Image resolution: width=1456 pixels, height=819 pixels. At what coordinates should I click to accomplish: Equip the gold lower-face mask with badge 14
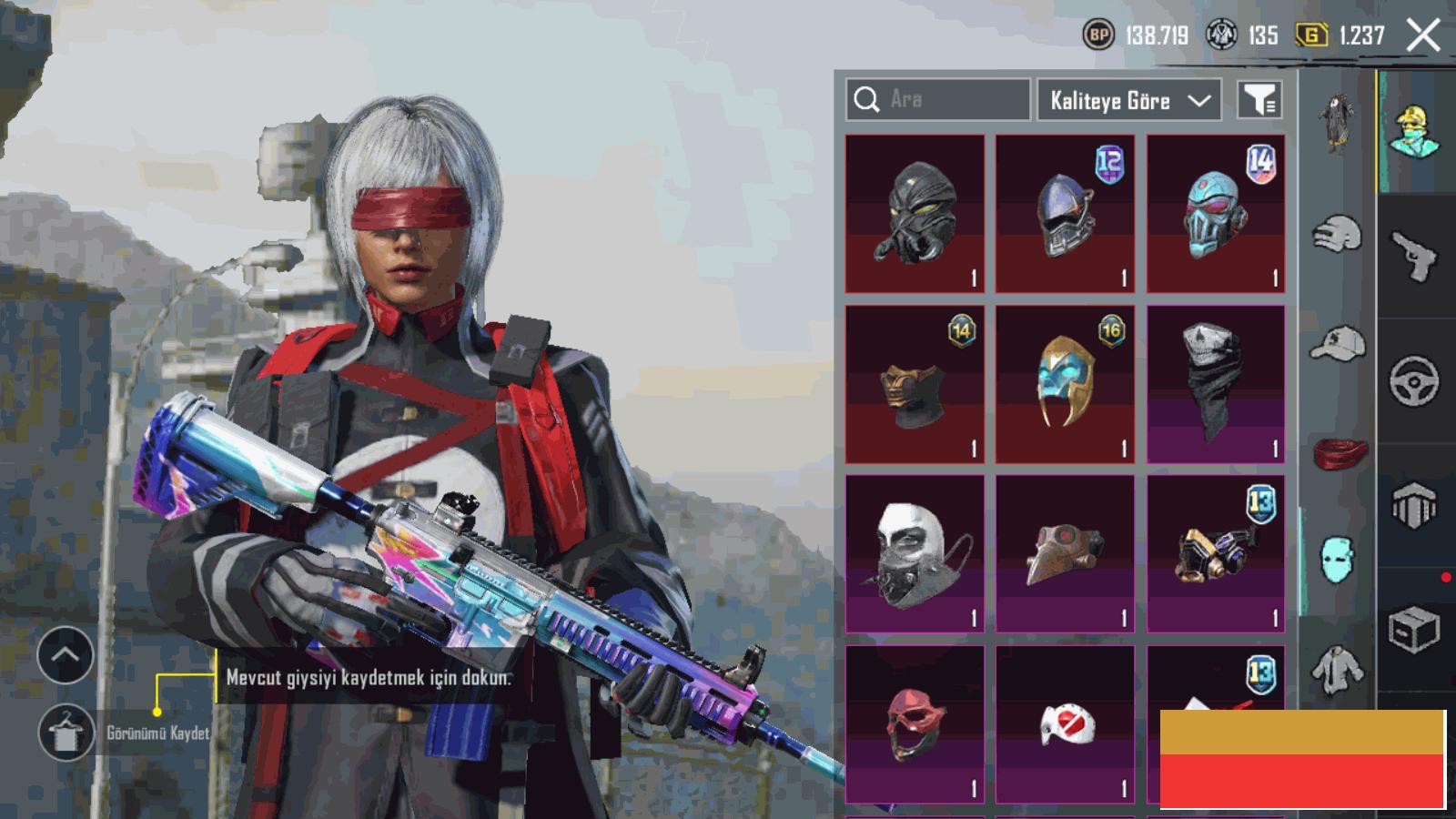tap(915, 384)
